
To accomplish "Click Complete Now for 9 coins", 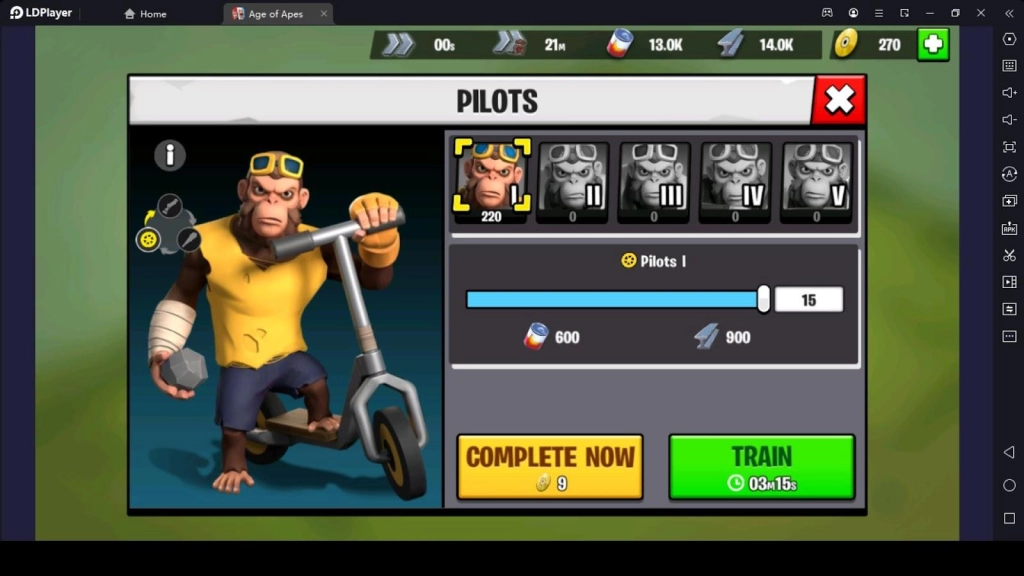I will [549, 466].
